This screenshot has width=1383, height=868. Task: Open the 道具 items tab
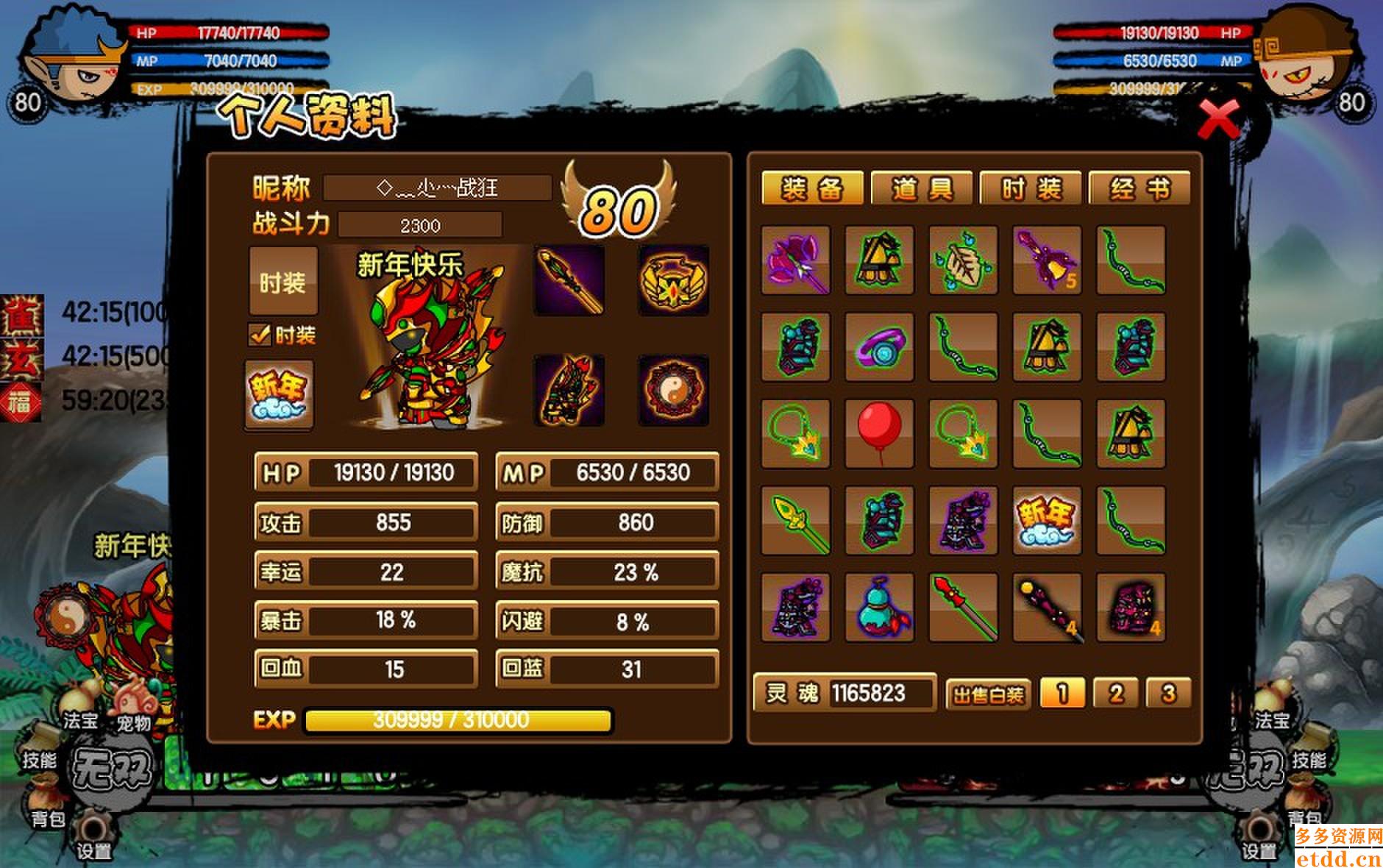[x=922, y=189]
